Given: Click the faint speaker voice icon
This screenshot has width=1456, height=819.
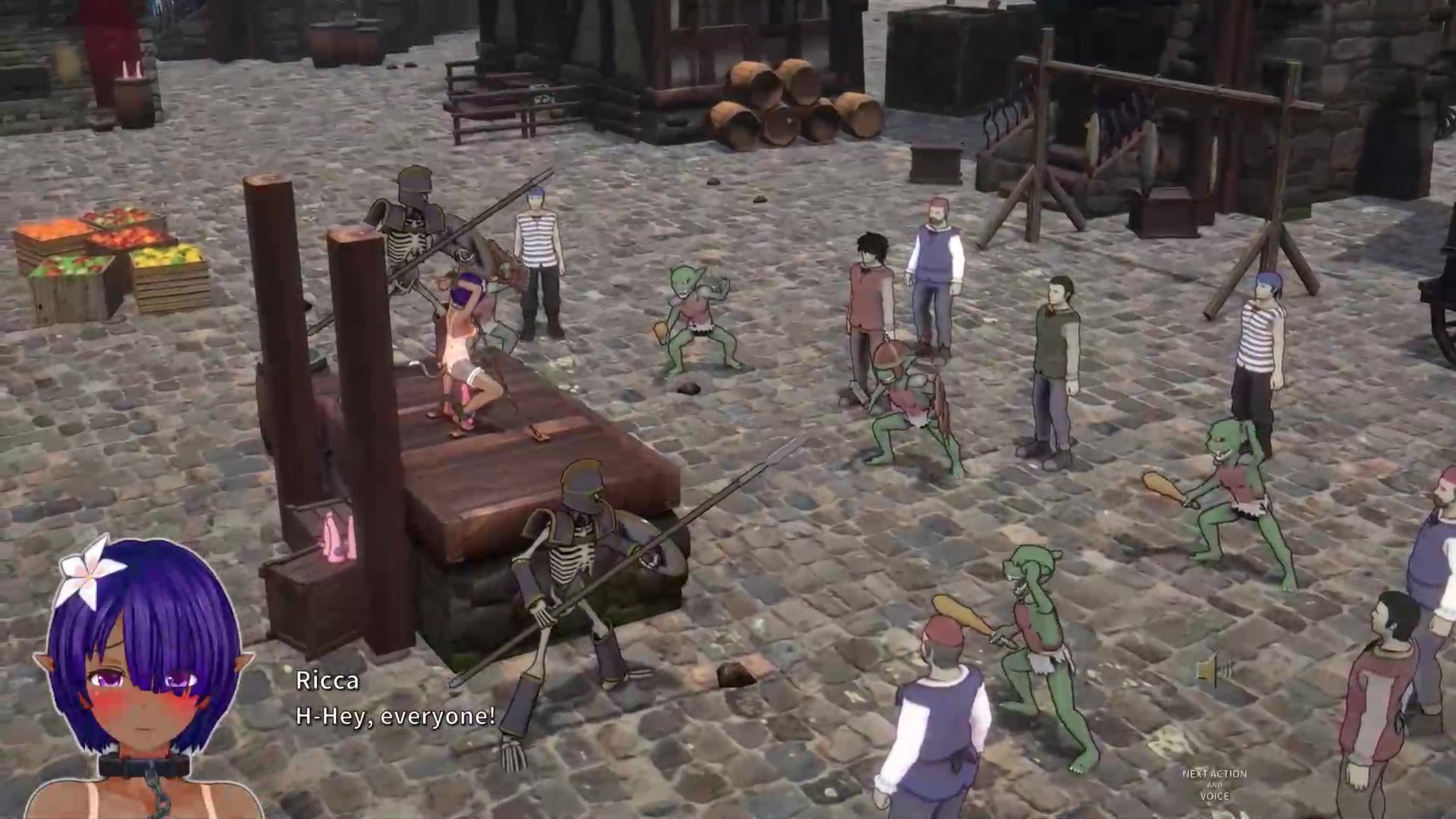Looking at the screenshot, I should (x=1215, y=670).
